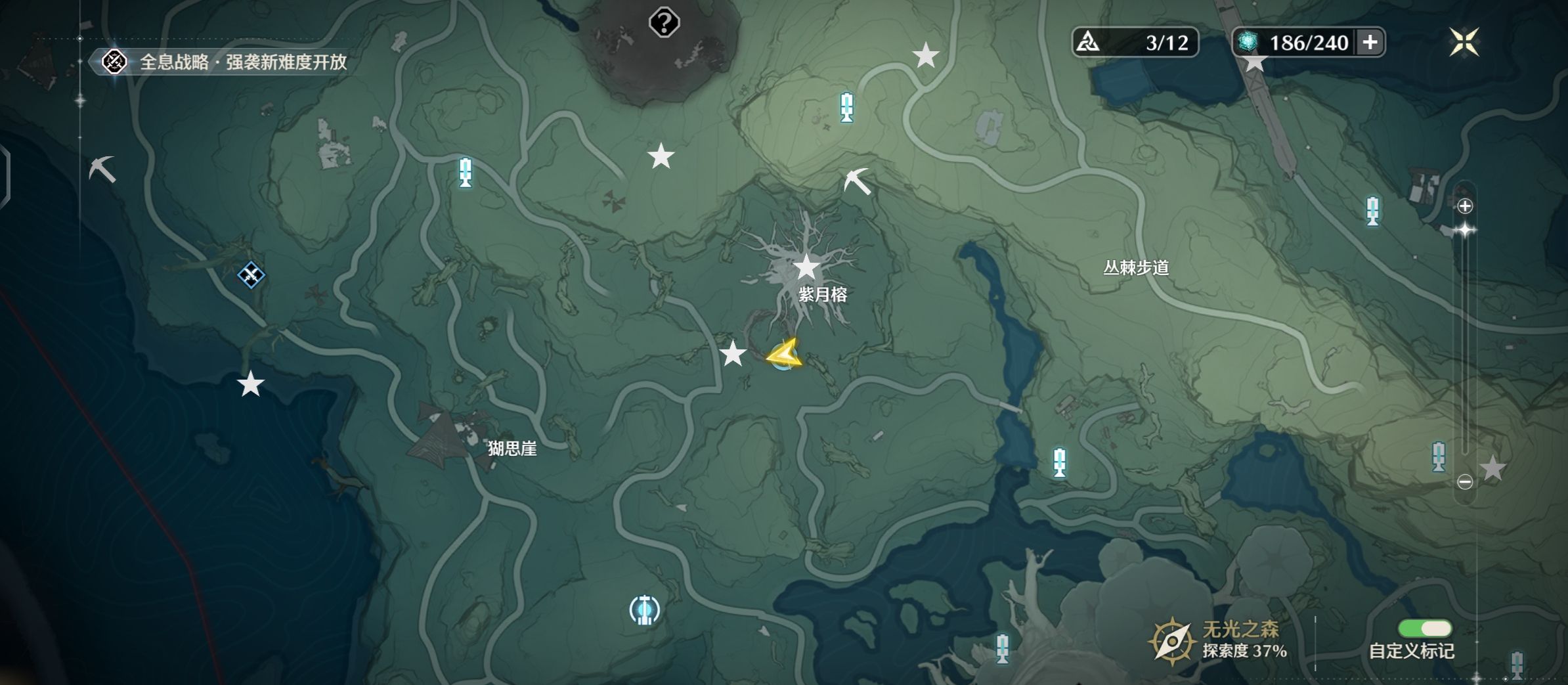
Task: Click the zoom slider handle
Action: point(1465,230)
